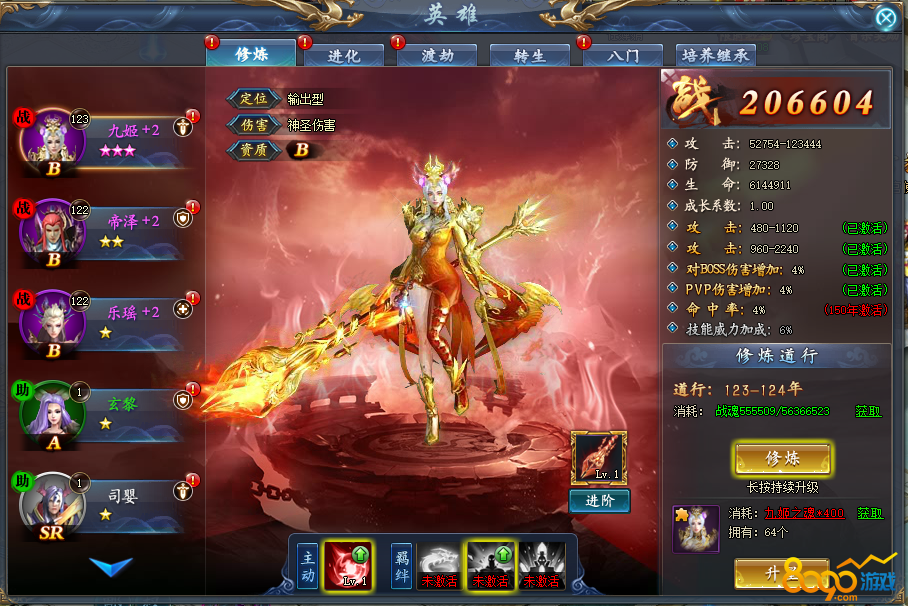
Task: Click 获取 link beside 九姬之魂 cost
Action: [869, 513]
